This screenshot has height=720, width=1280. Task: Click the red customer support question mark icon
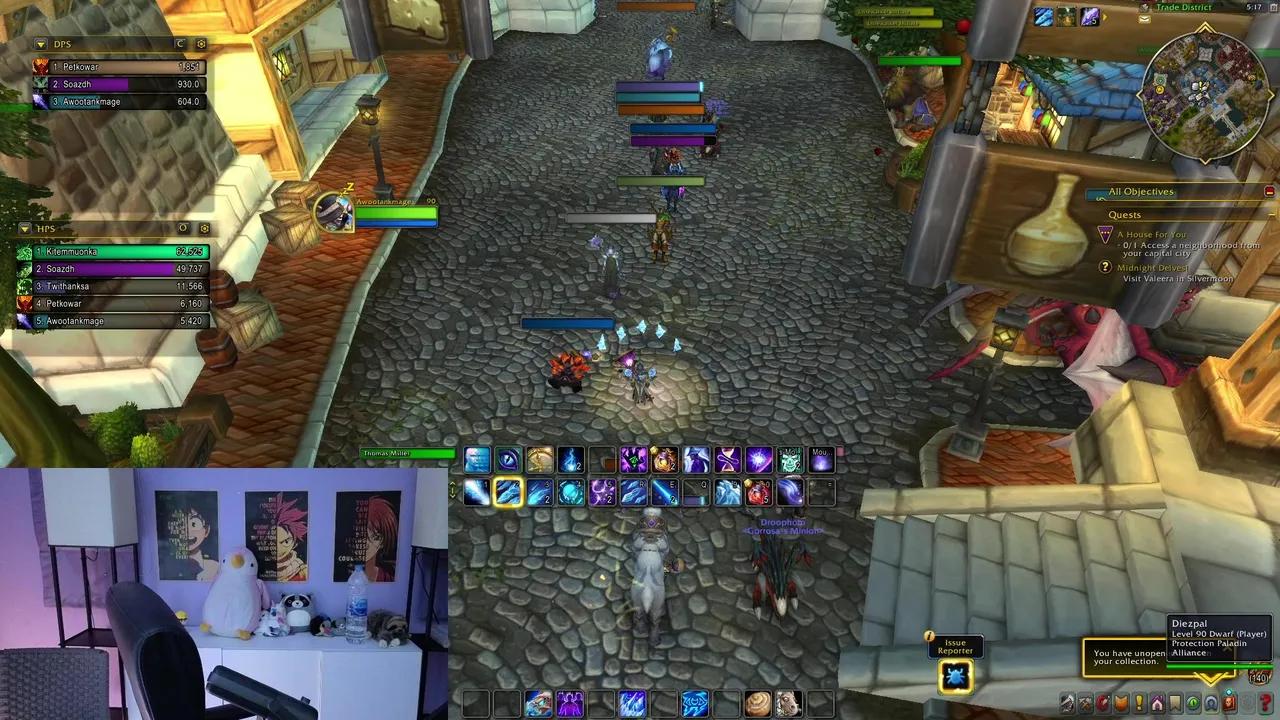[1267, 701]
